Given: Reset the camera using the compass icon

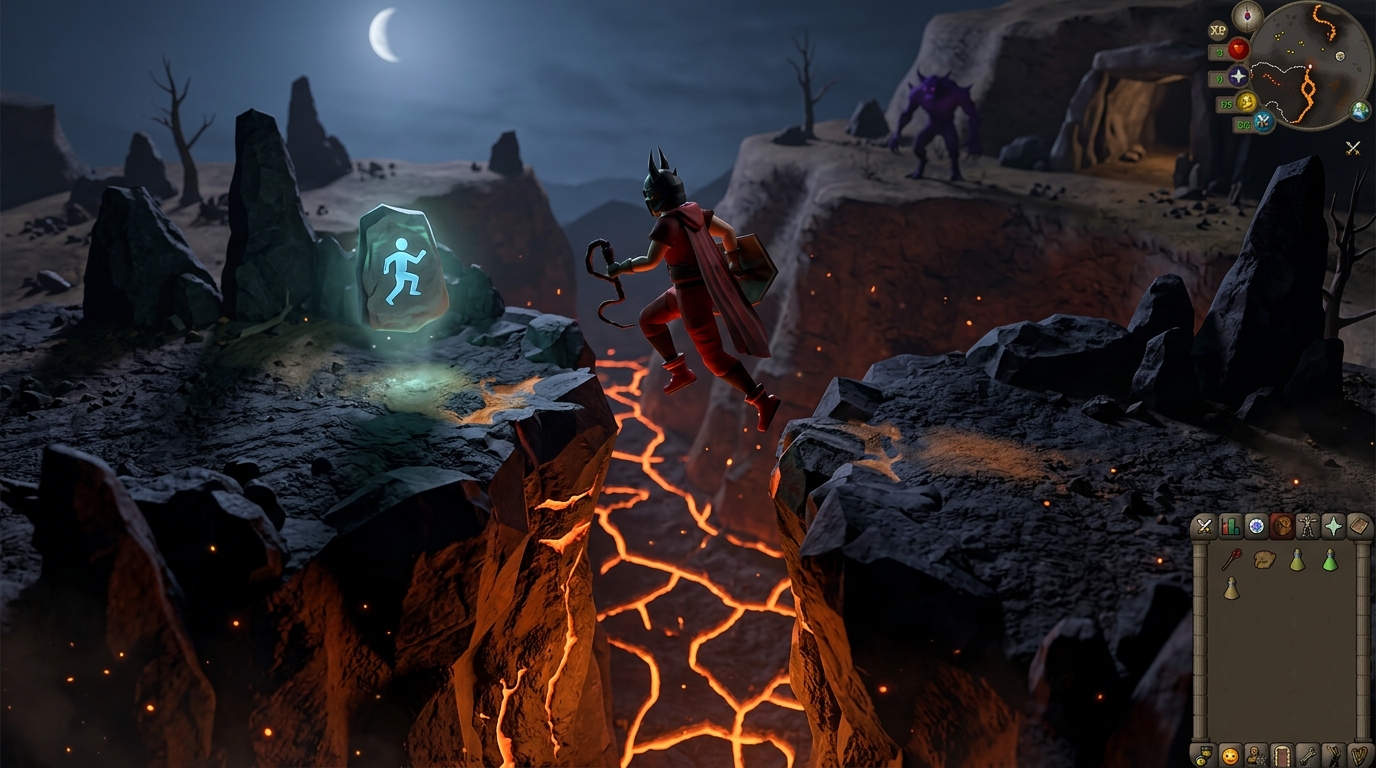Looking at the screenshot, I should 1247,17.
